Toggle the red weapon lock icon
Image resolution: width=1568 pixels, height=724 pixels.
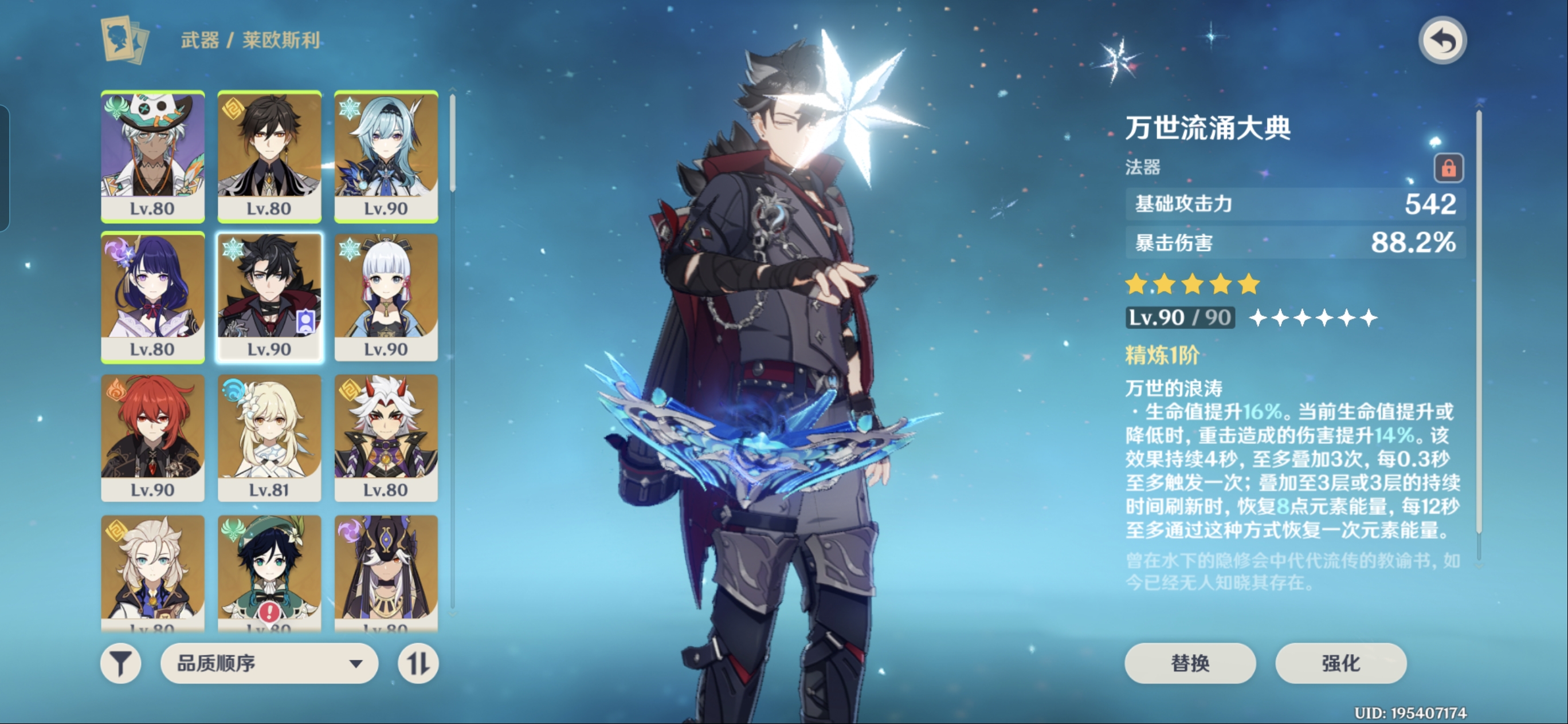[x=1448, y=167]
